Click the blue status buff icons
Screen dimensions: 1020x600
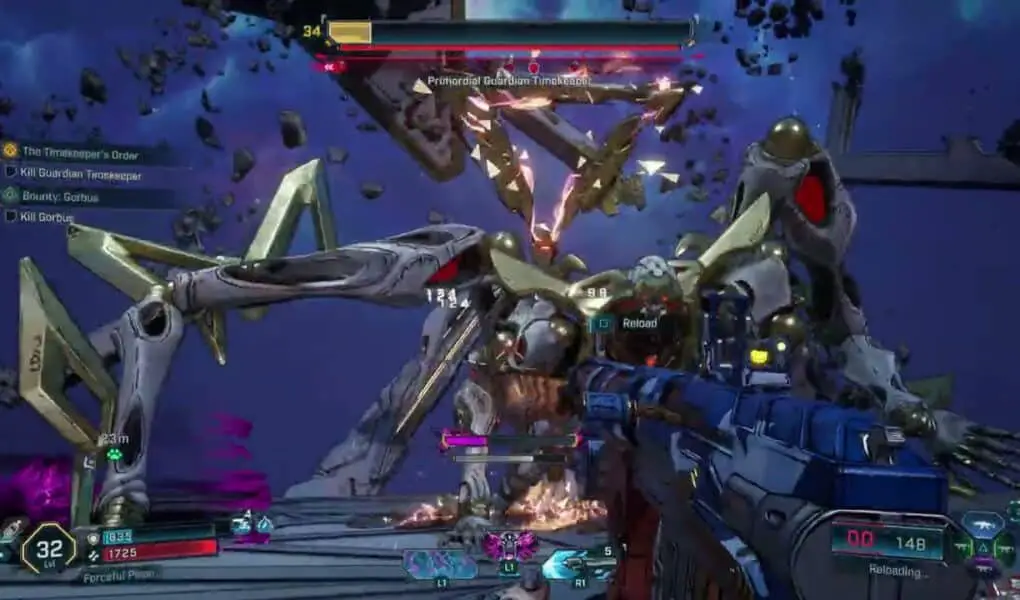coord(250,524)
